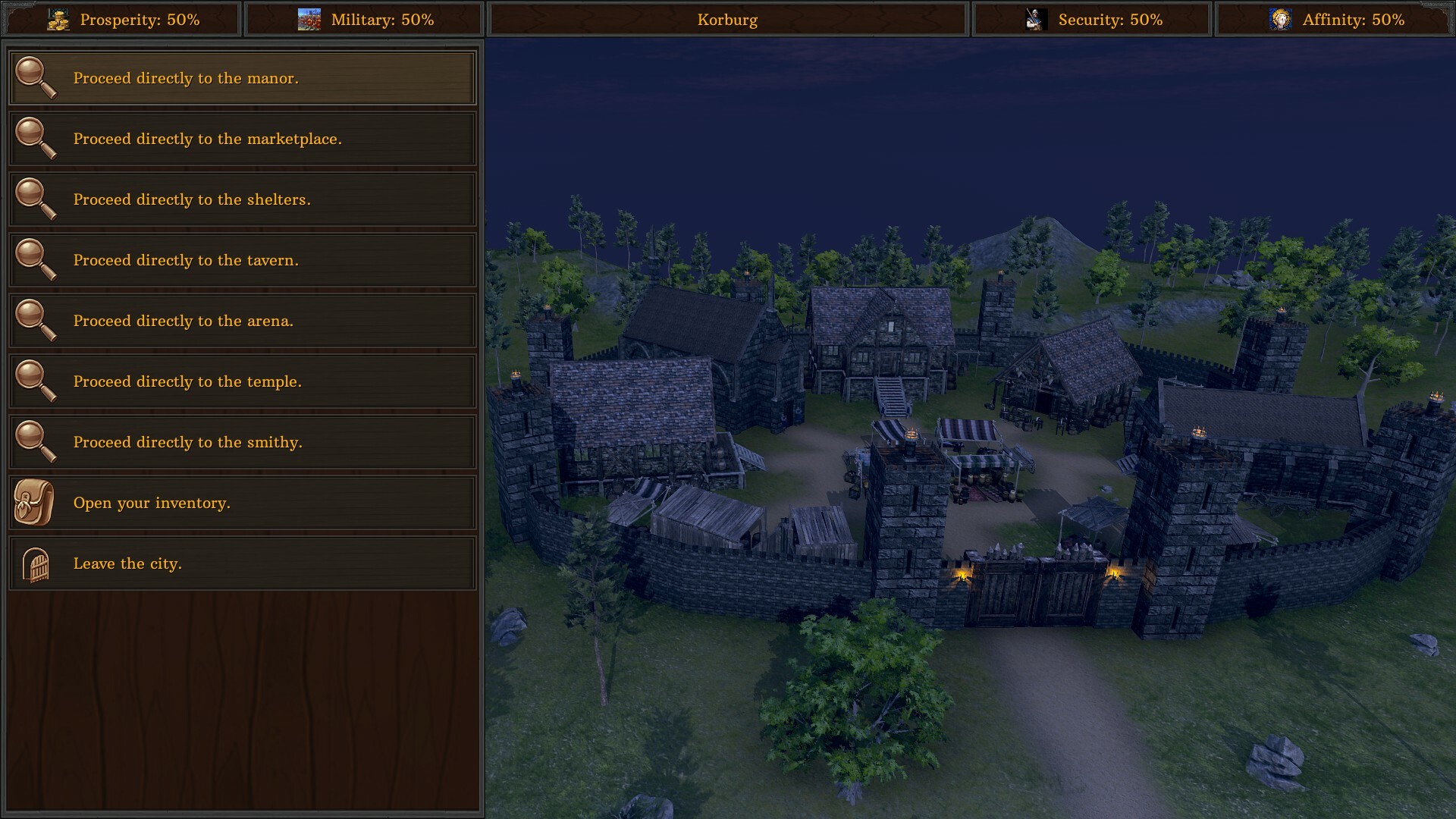
Task: Click the magnifying glass beside the manor option
Action: (36, 77)
